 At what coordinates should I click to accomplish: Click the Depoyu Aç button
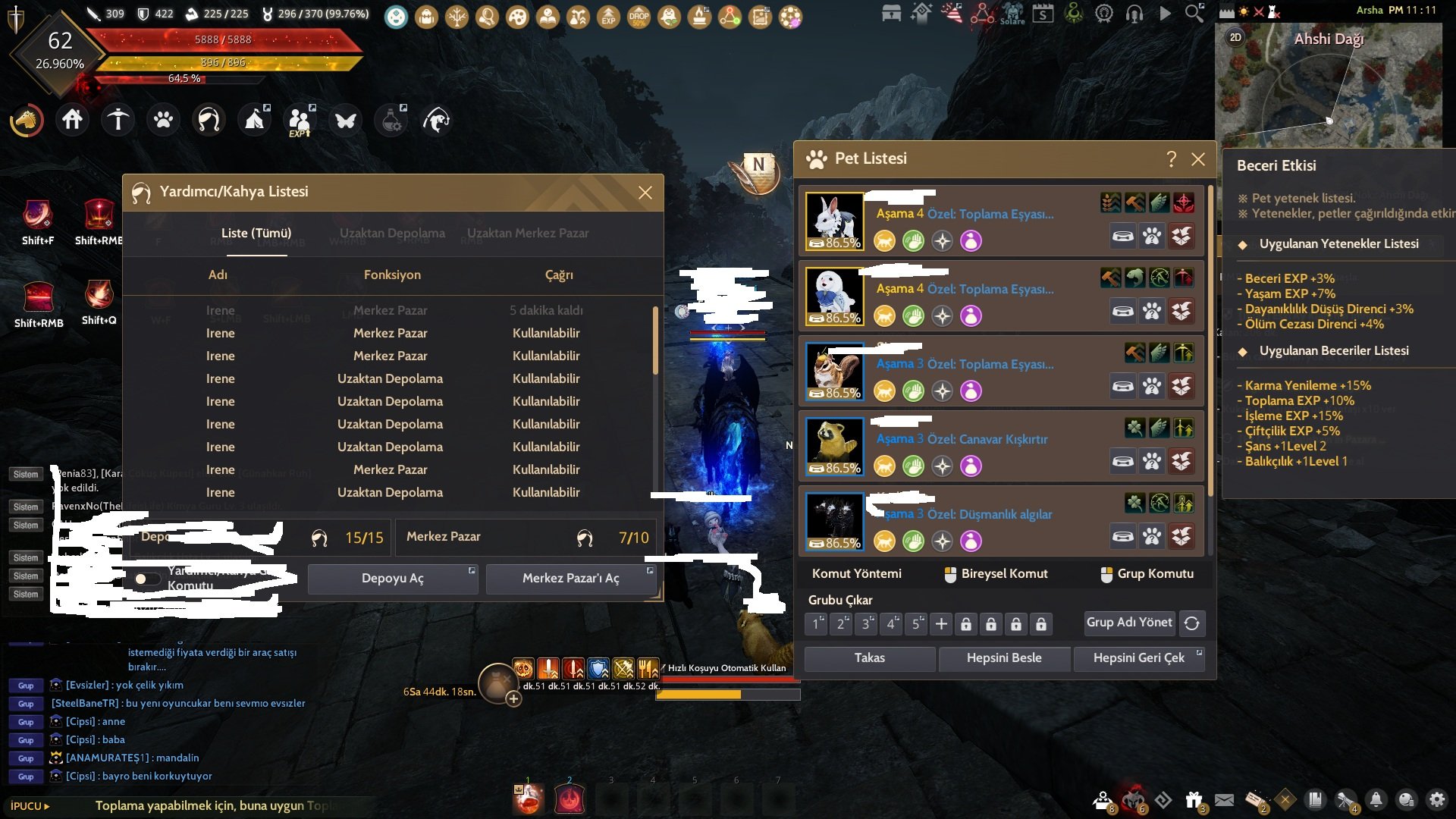point(392,579)
